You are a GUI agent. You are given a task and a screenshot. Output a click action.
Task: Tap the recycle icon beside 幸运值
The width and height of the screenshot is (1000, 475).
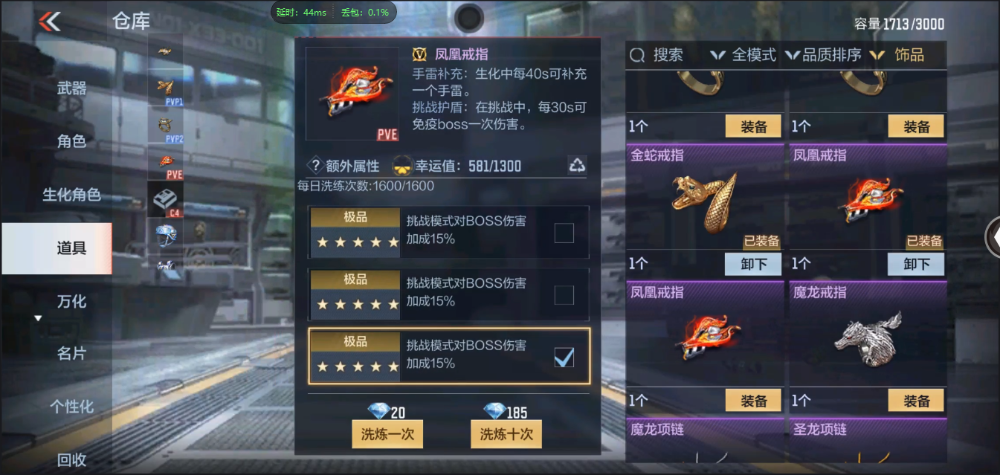[x=577, y=165]
